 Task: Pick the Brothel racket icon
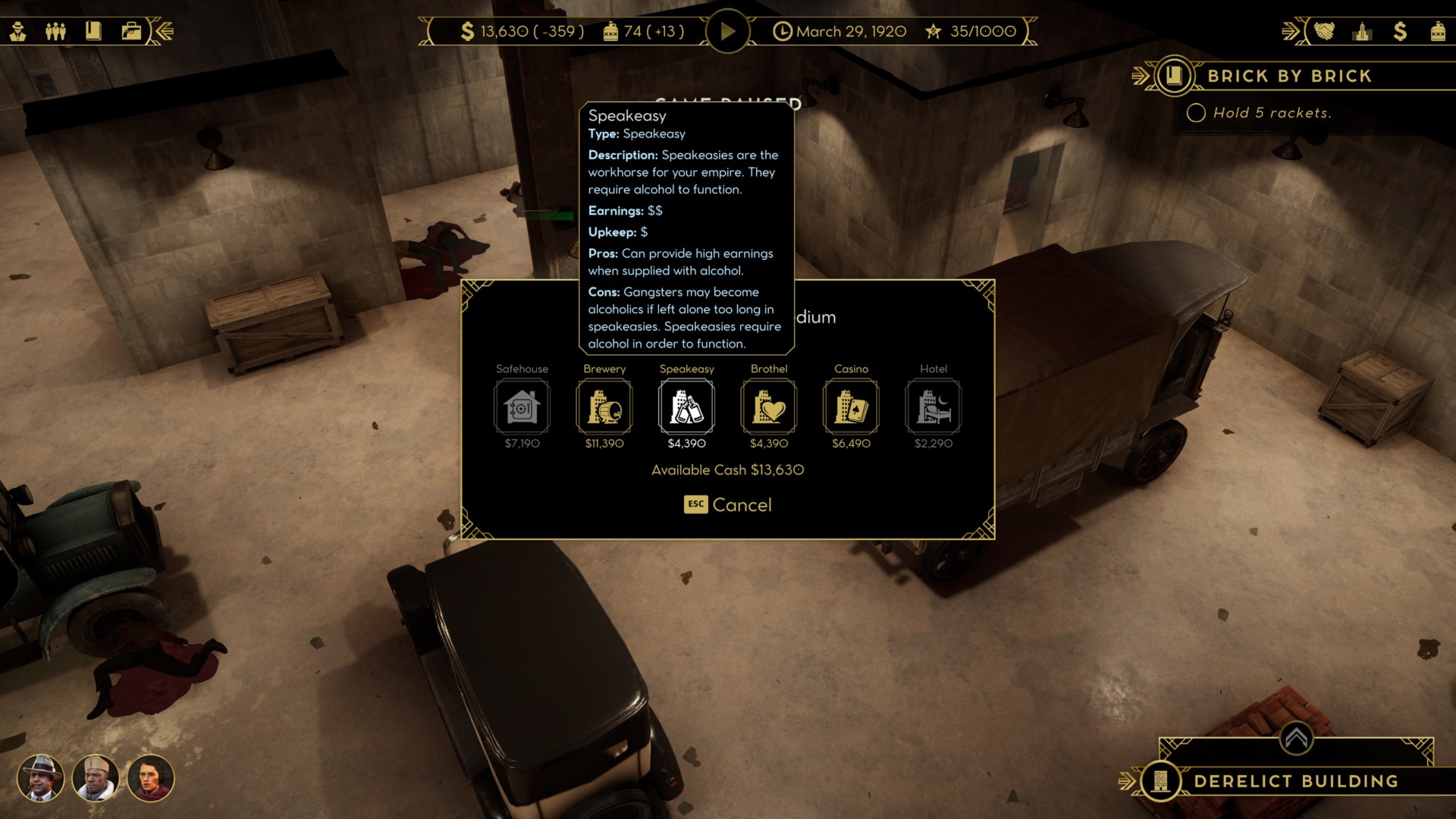pyautogui.click(x=769, y=407)
